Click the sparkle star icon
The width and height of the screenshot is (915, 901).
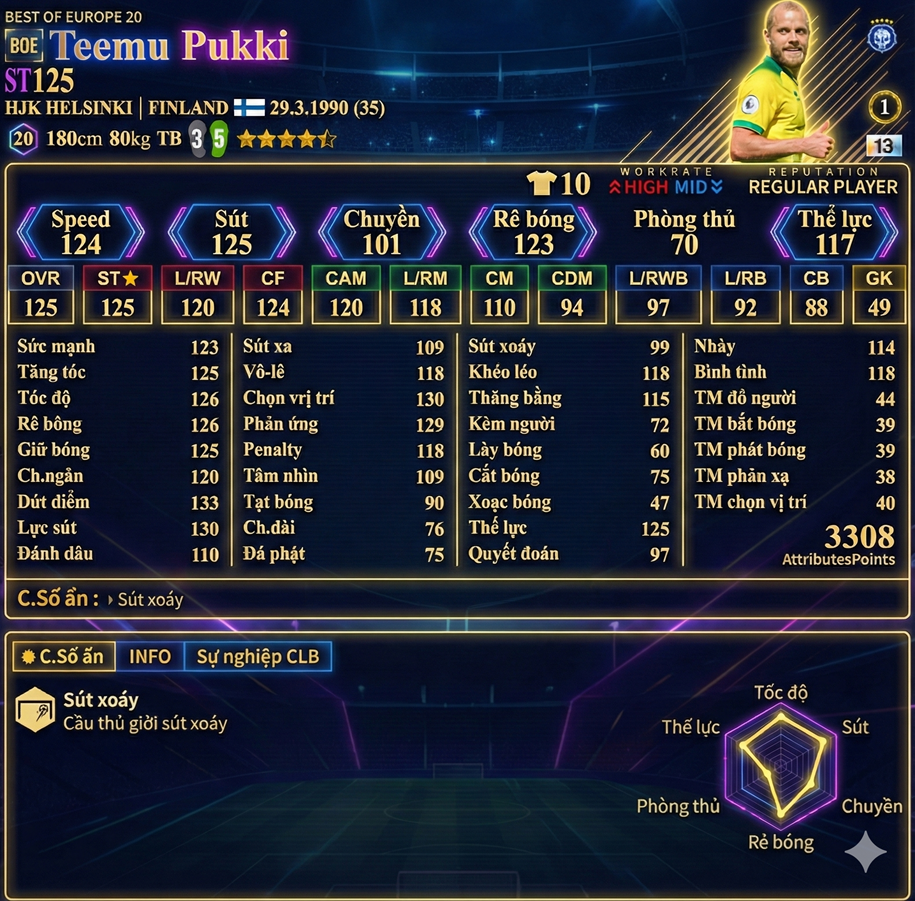coord(866,853)
